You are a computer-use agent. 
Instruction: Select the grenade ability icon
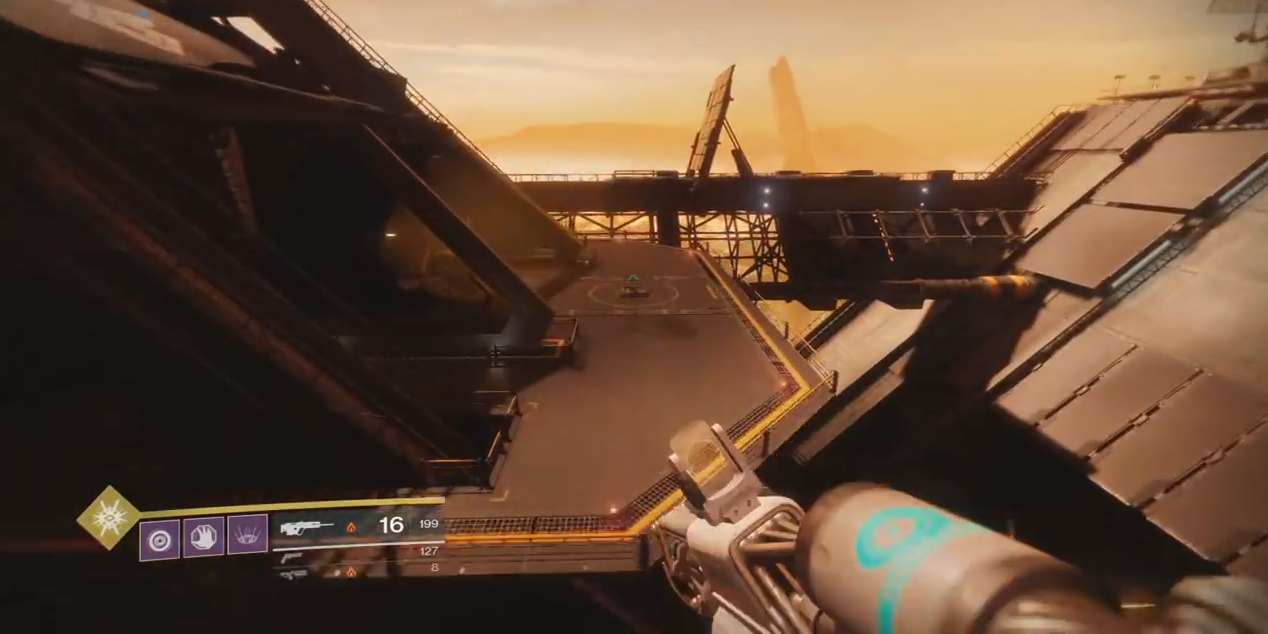[159, 540]
